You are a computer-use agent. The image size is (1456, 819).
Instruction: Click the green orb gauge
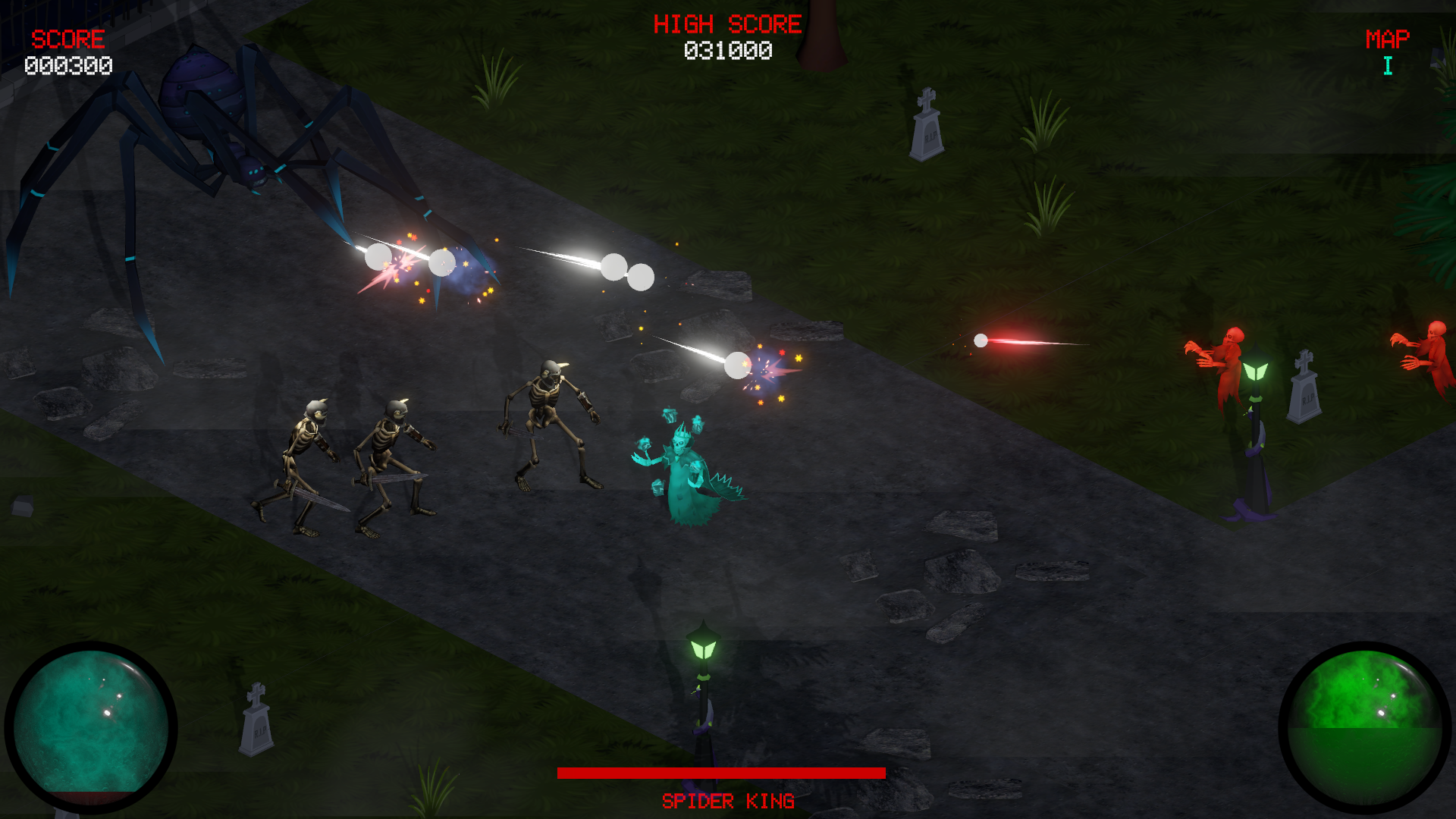(1364, 726)
